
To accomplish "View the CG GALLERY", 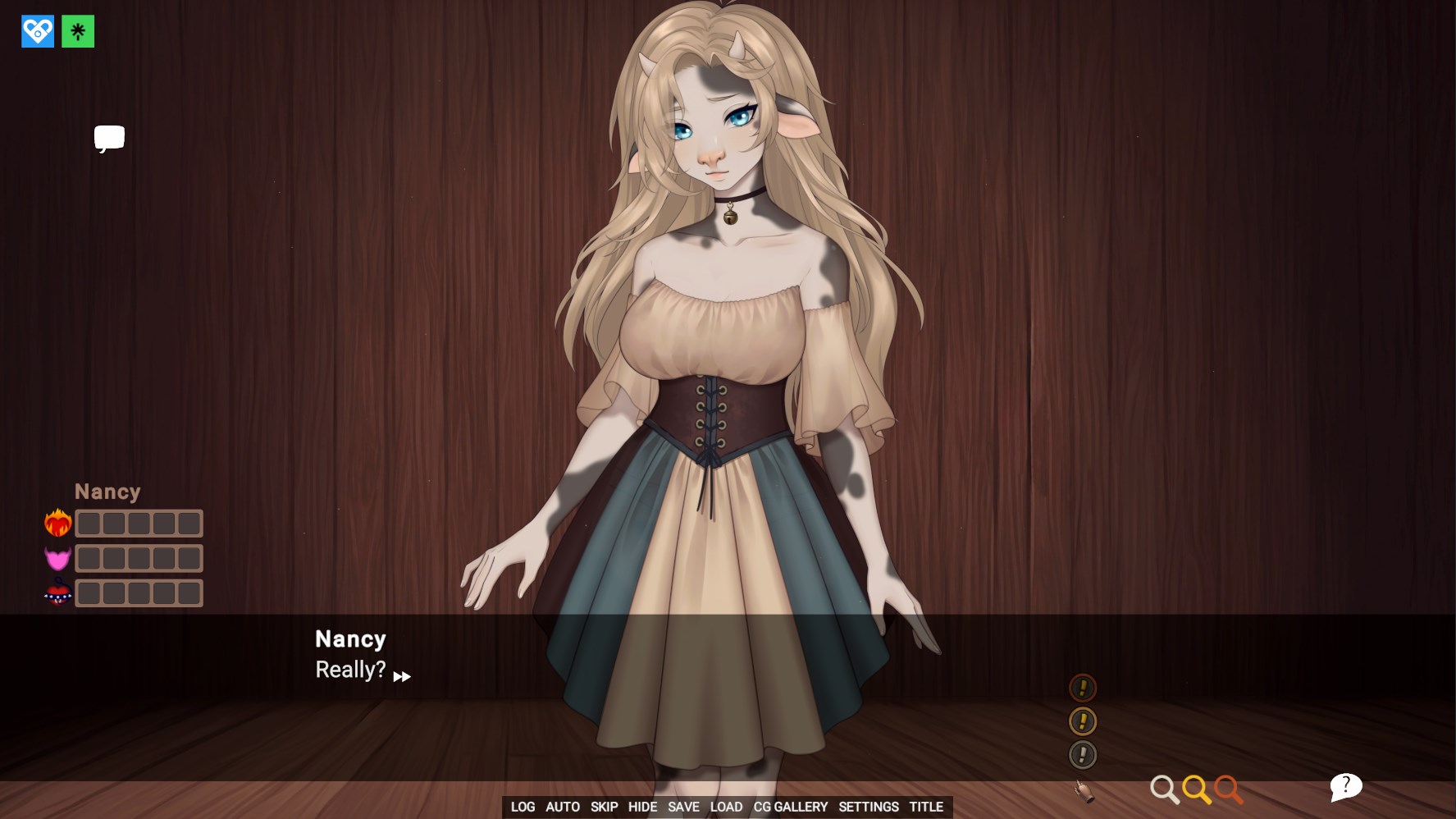I will 791,807.
